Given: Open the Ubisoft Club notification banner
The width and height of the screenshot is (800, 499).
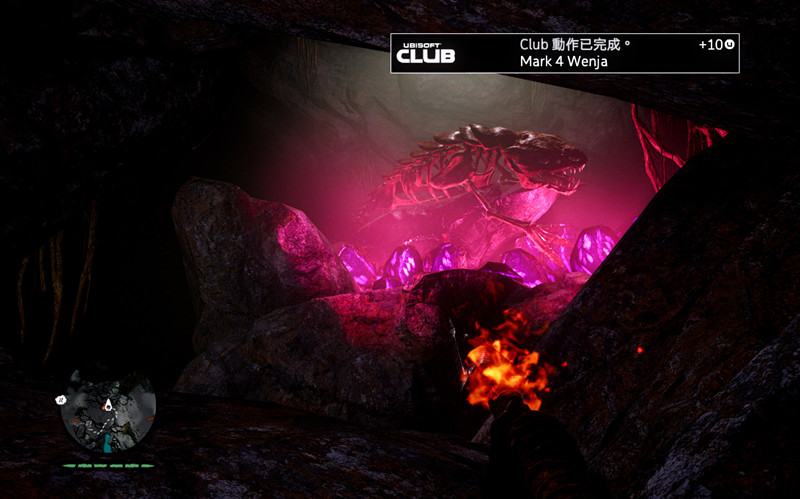Looking at the screenshot, I should 564,53.
